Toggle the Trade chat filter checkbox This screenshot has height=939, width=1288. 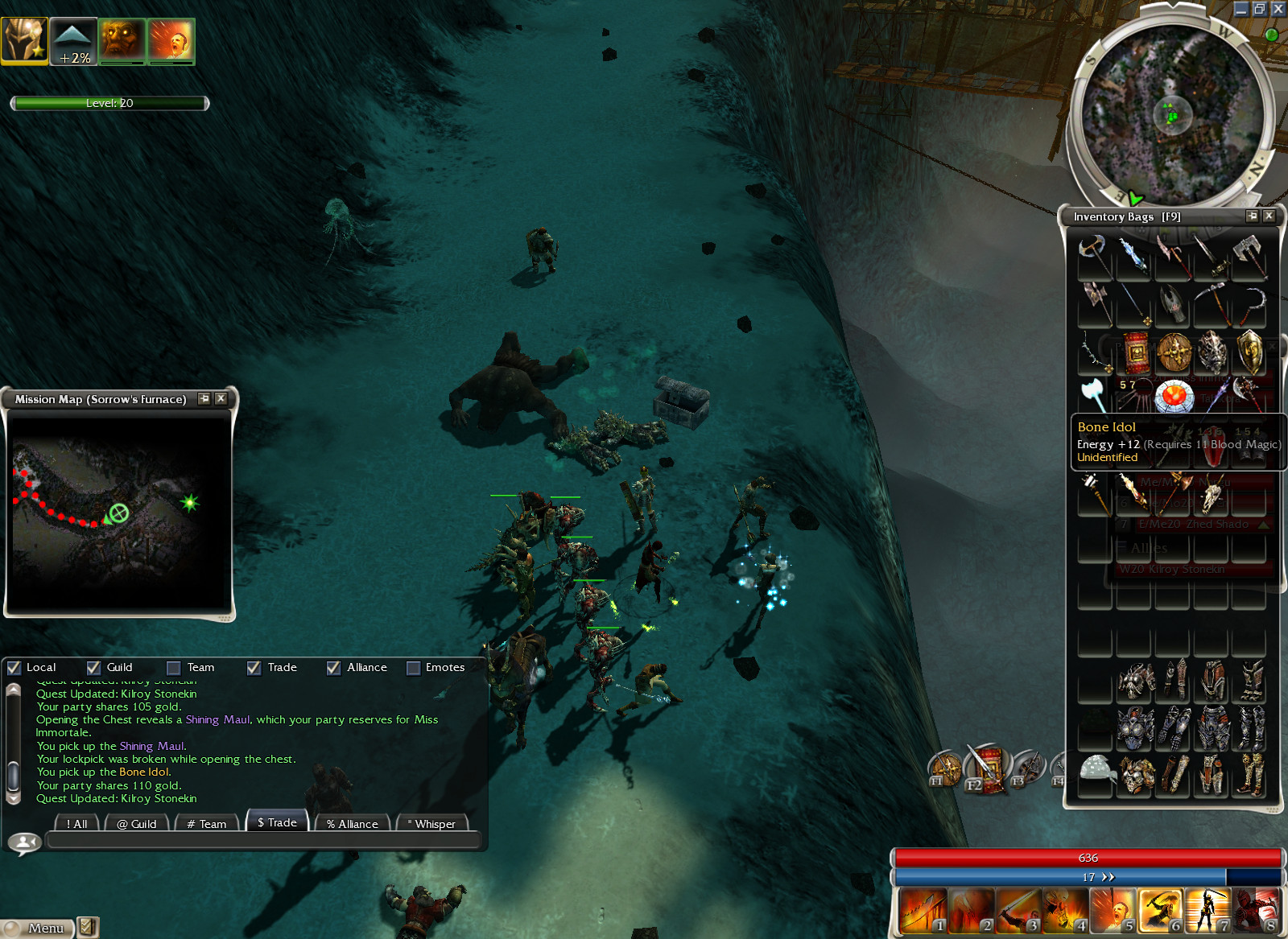tap(254, 668)
